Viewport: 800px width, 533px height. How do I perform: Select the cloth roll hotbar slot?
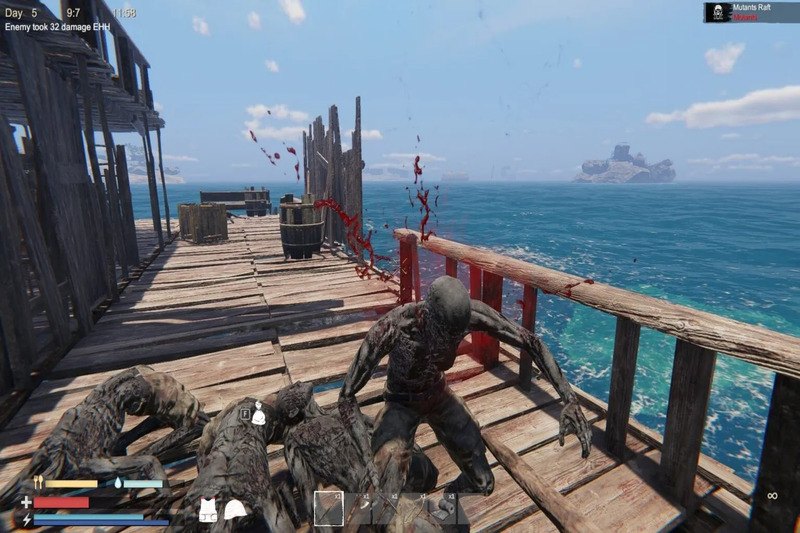(x=443, y=509)
